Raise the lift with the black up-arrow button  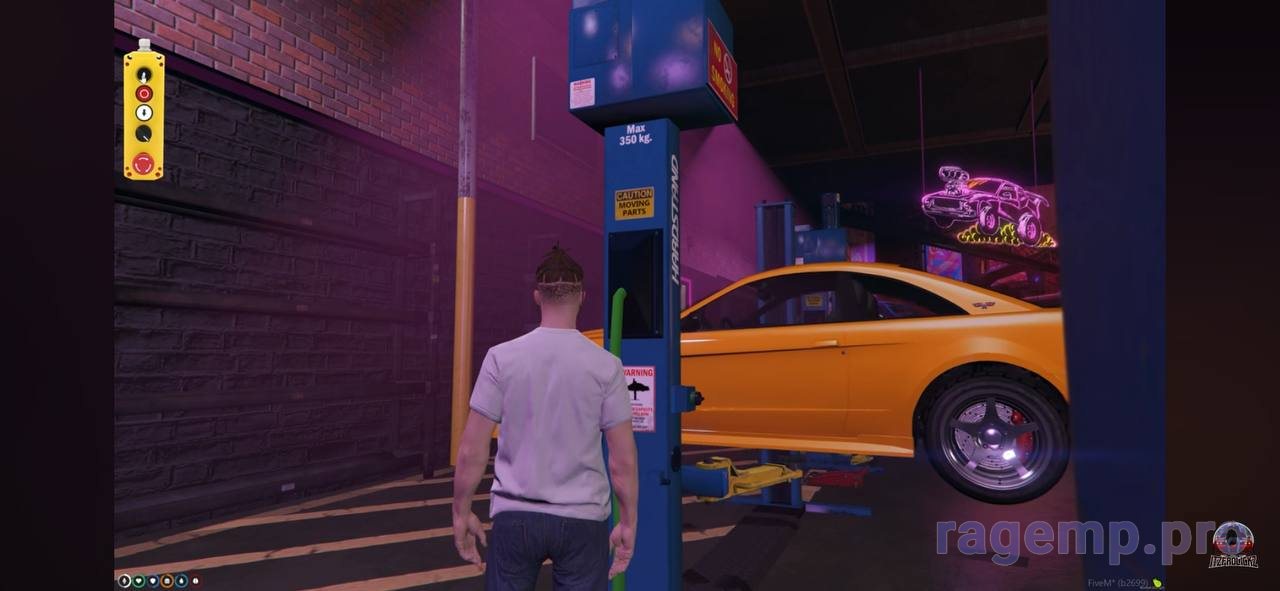(143, 73)
